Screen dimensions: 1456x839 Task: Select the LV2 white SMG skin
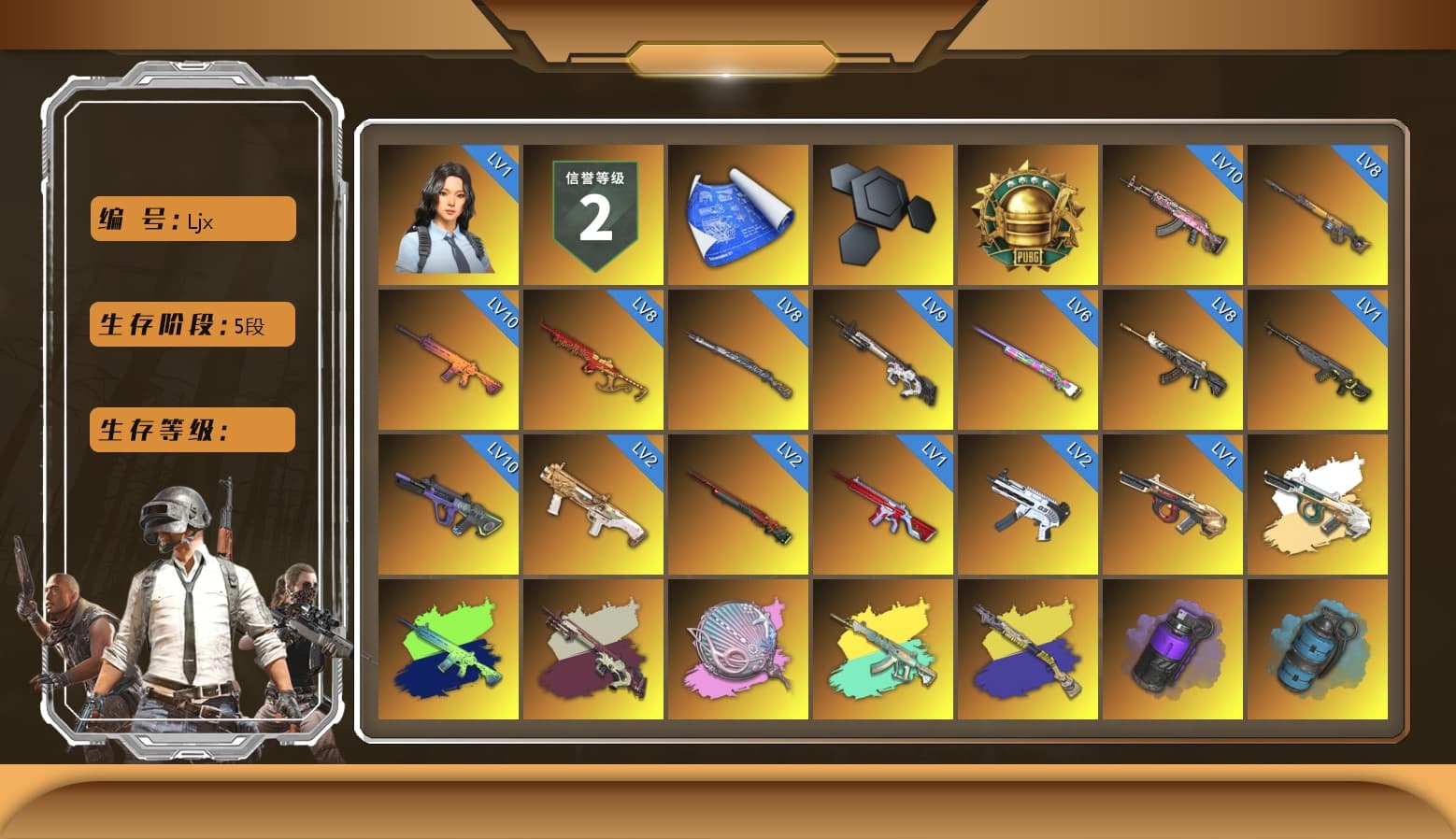1028,505
